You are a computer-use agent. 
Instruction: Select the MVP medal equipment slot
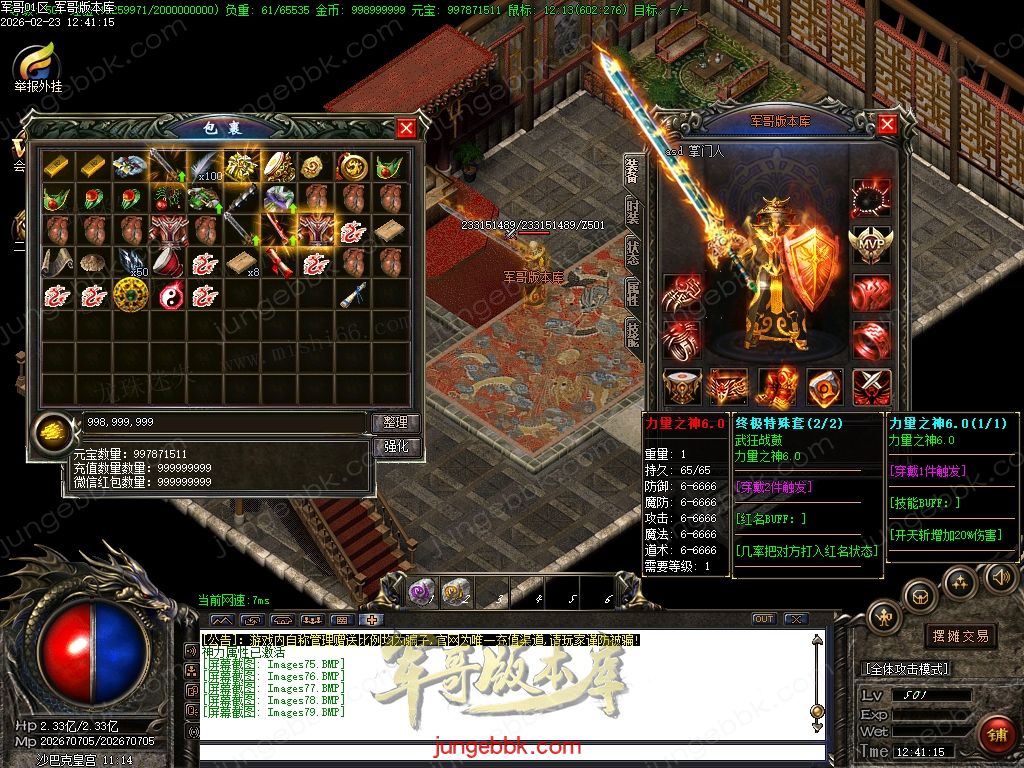[x=870, y=244]
